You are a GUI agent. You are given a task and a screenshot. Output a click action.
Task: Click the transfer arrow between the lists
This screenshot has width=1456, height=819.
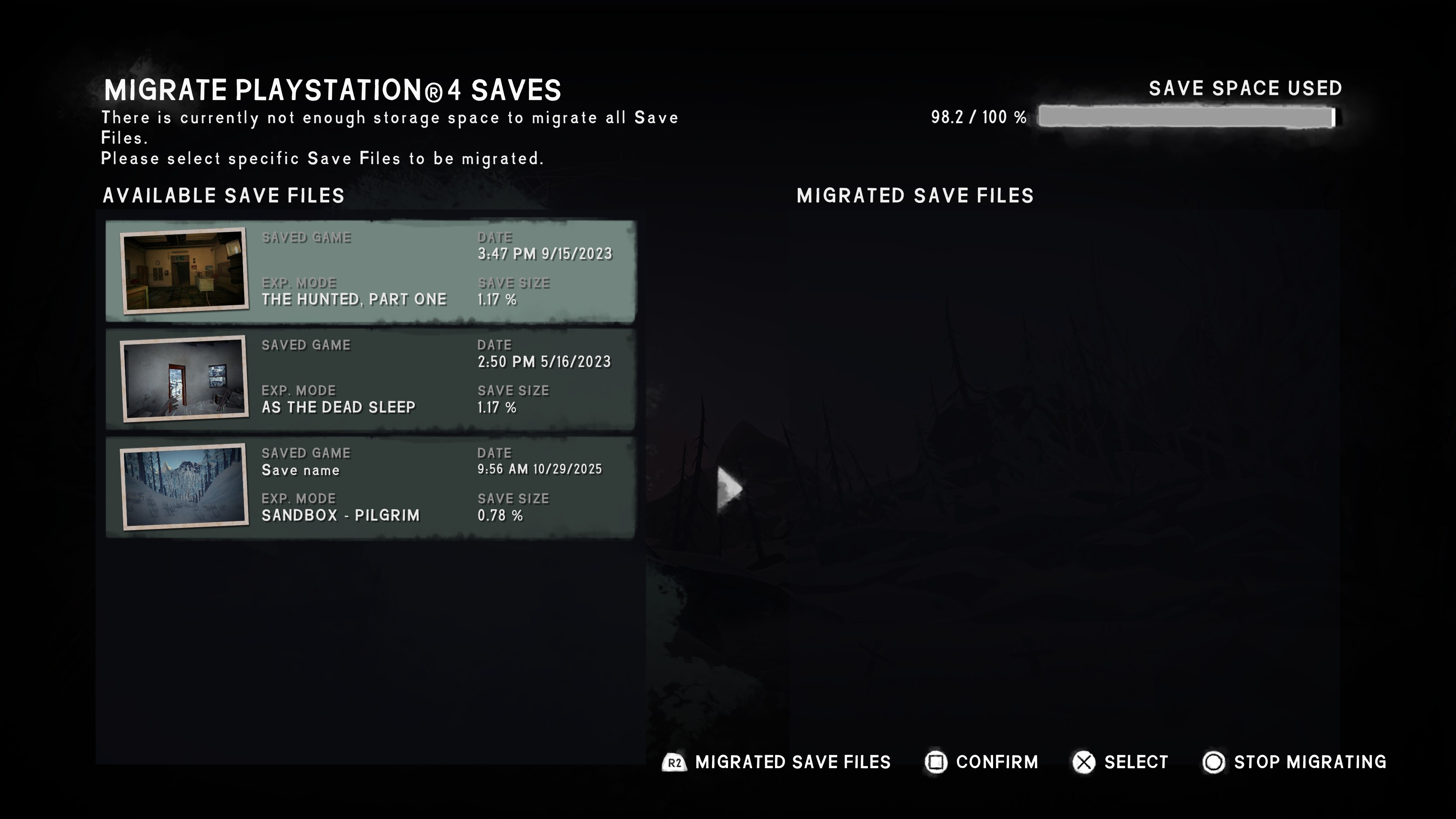[728, 489]
